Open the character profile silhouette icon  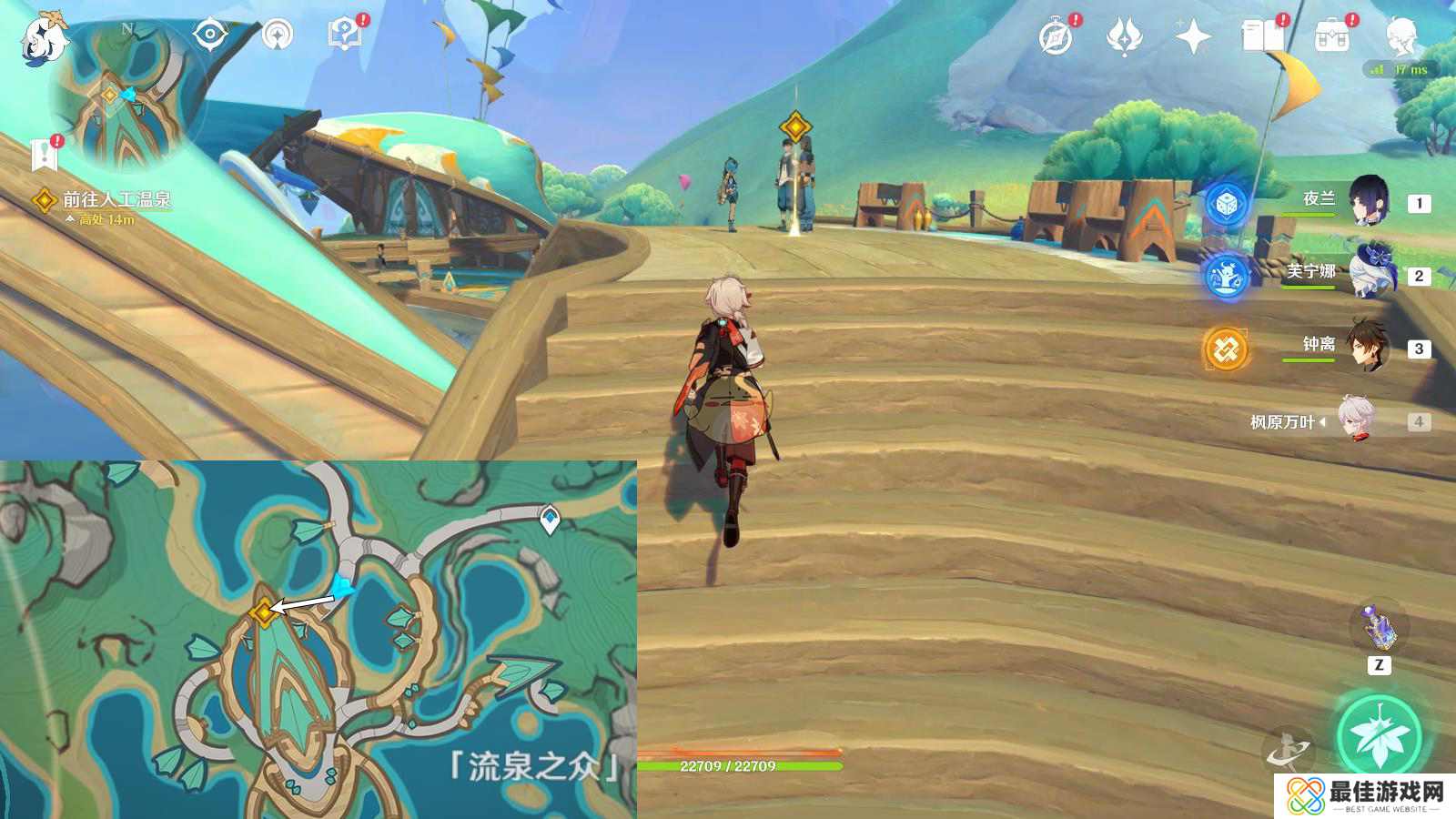1400,37
